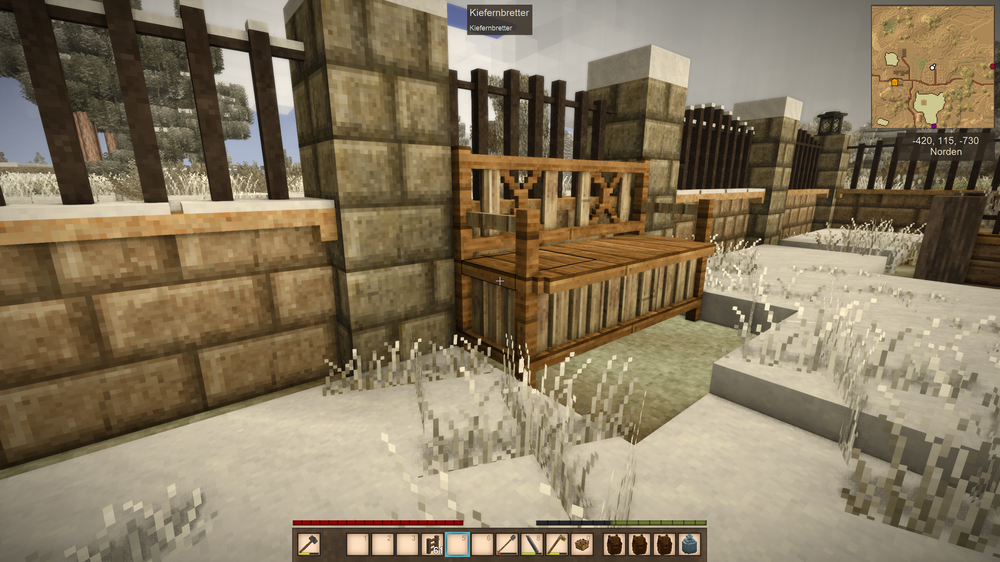Click the orange house marker on minimap
The height and width of the screenshot is (562, 1000).
[x=894, y=82]
